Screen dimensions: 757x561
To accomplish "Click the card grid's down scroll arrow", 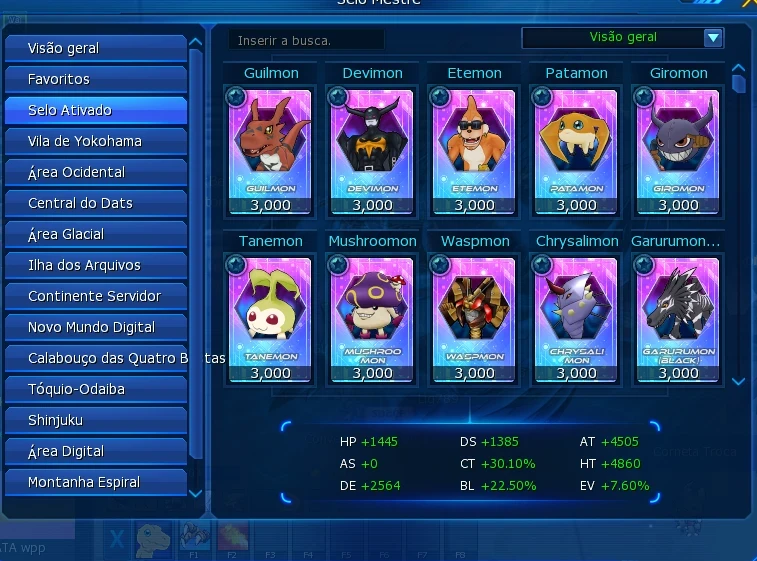I will click(x=738, y=381).
